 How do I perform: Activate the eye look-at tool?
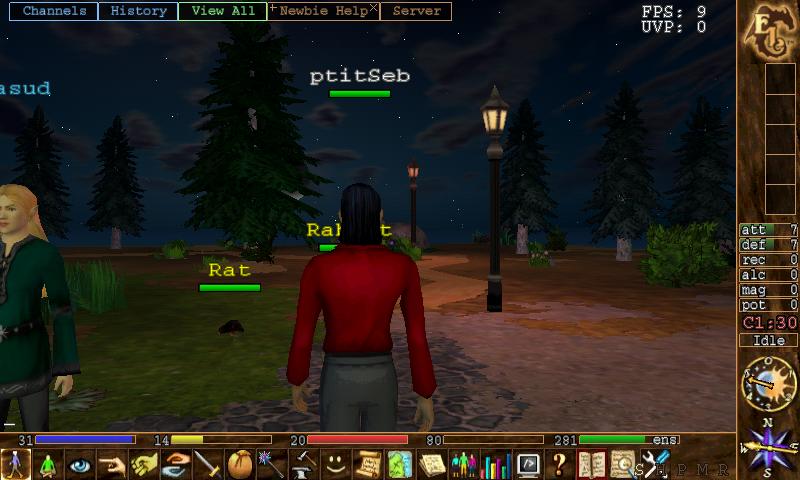[80, 465]
